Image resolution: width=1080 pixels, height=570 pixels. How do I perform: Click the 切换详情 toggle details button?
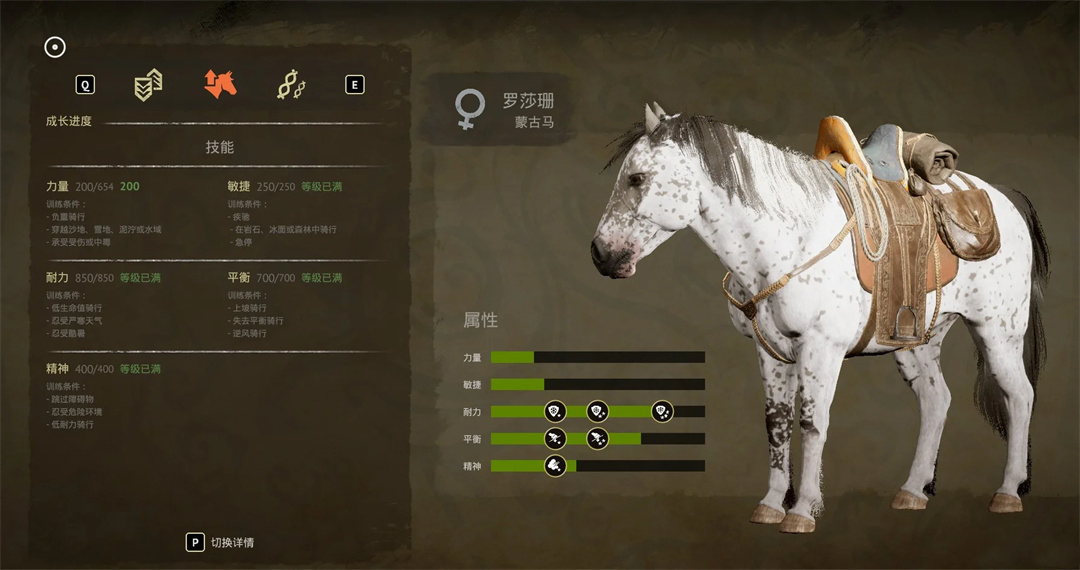221,542
